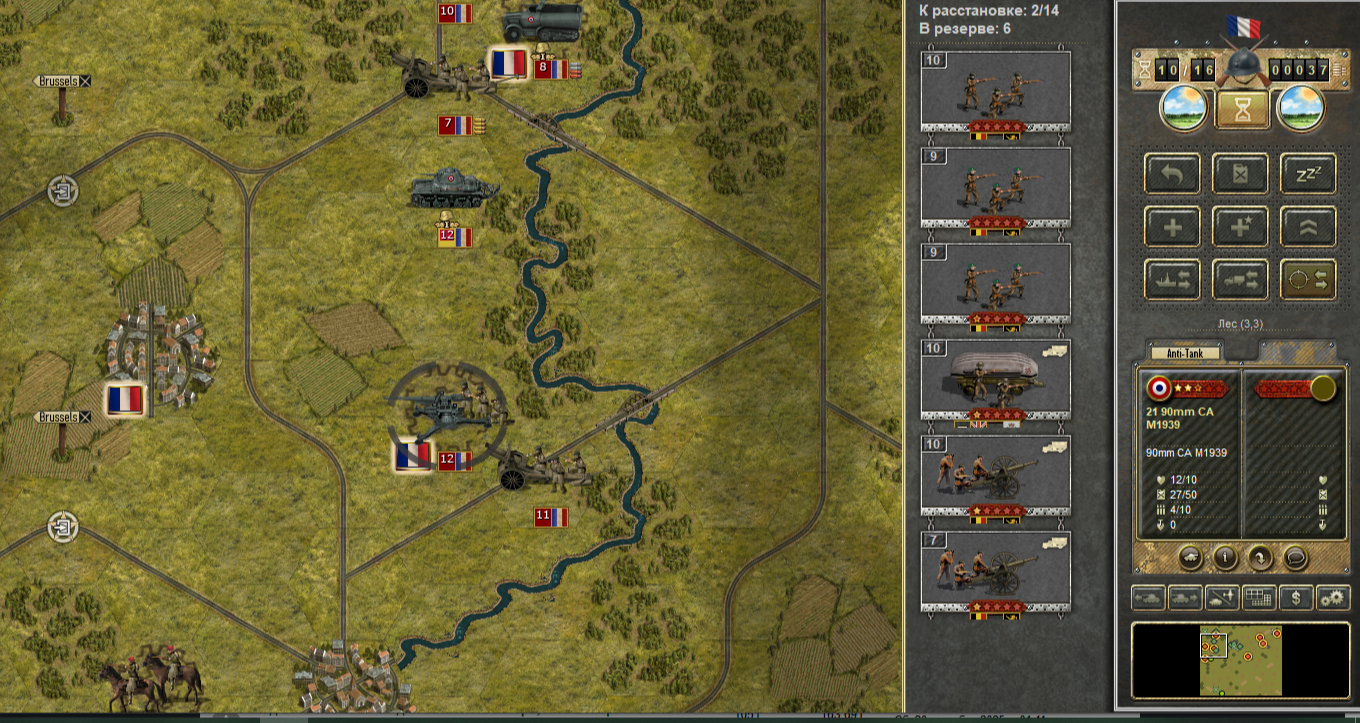
Task: Select the strength 7 artillery reserve card
Action: coord(995,573)
